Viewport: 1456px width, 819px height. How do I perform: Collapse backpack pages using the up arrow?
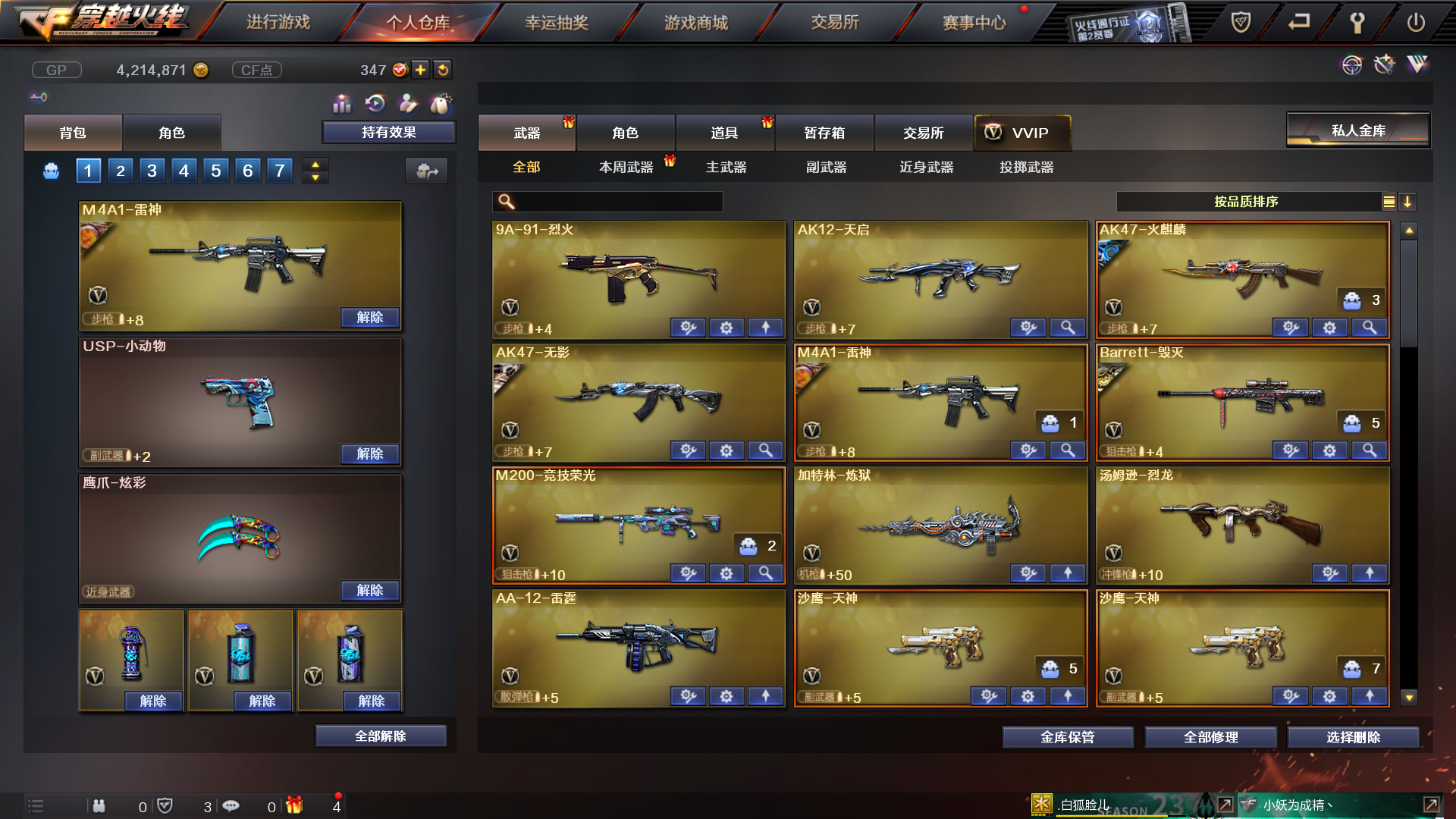tap(315, 165)
